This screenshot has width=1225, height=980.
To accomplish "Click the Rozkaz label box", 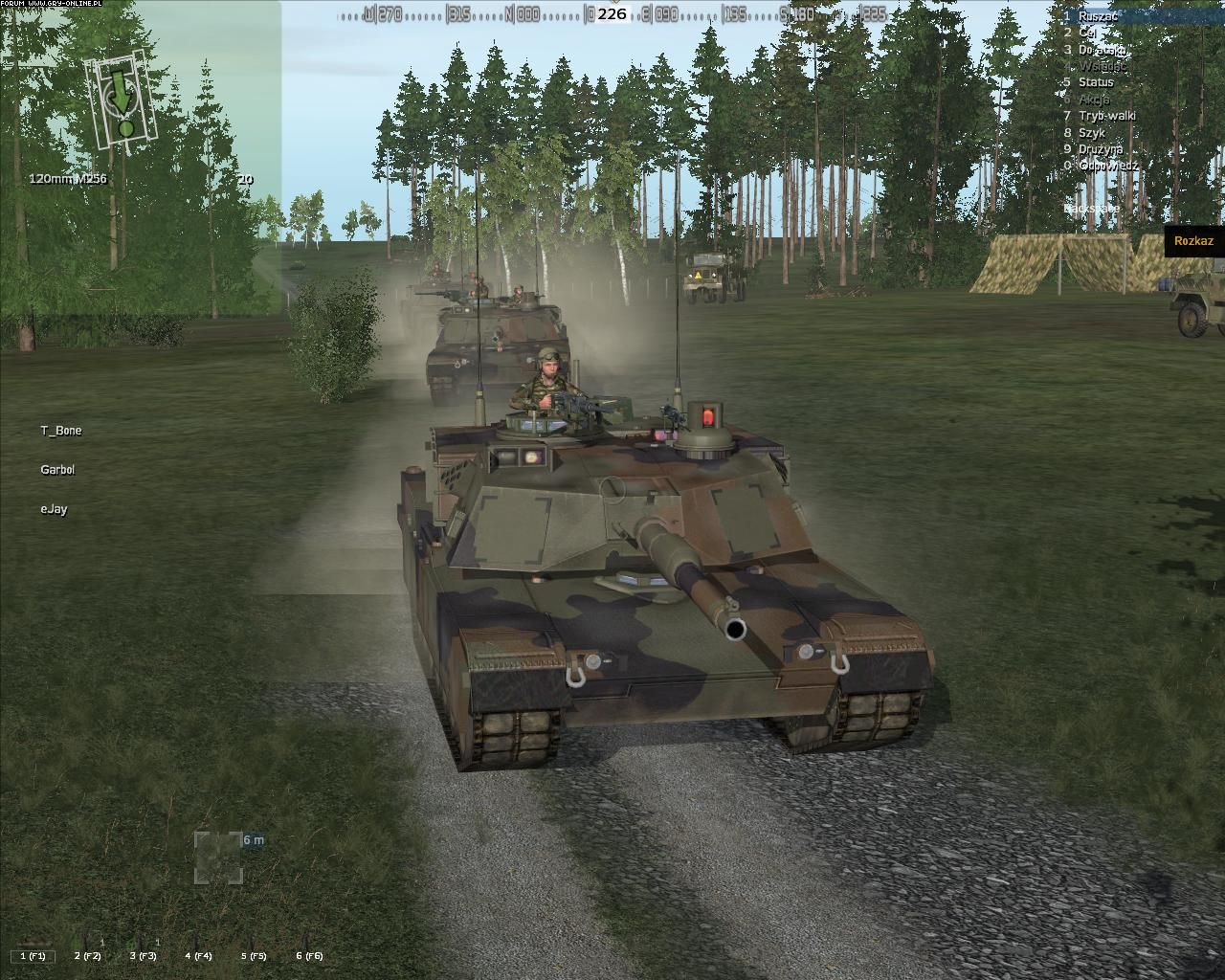I will point(1192,241).
